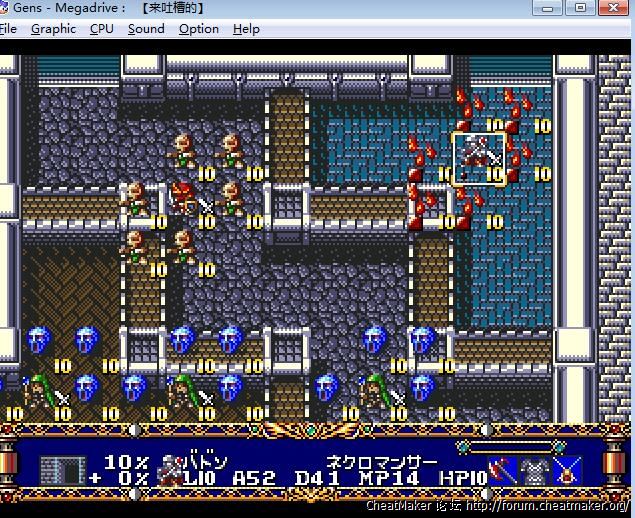Click the crossed item icon on blue background
635x518 pixels.
tap(569, 470)
